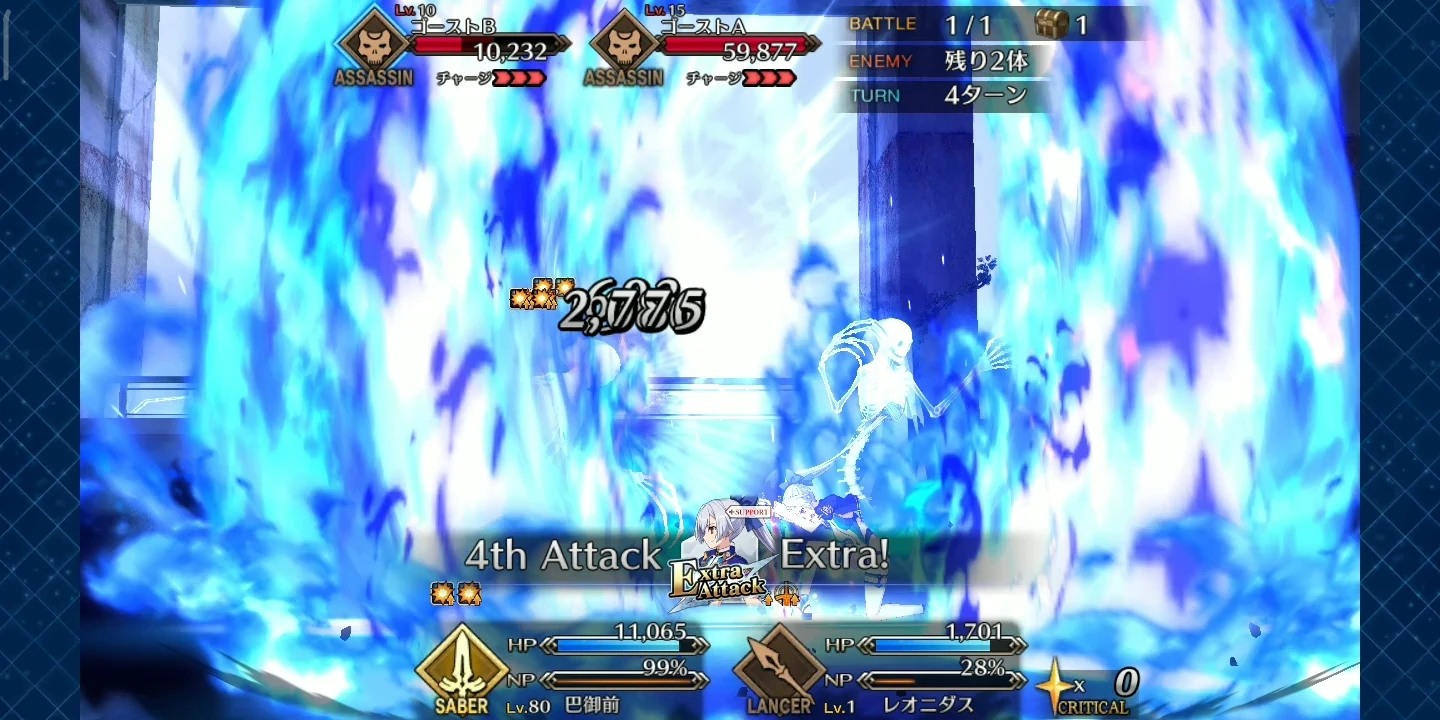The width and height of the screenshot is (1440, 720).
Task: Toggle target onto ゴーストB's skull marker
Action: (373, 45)
